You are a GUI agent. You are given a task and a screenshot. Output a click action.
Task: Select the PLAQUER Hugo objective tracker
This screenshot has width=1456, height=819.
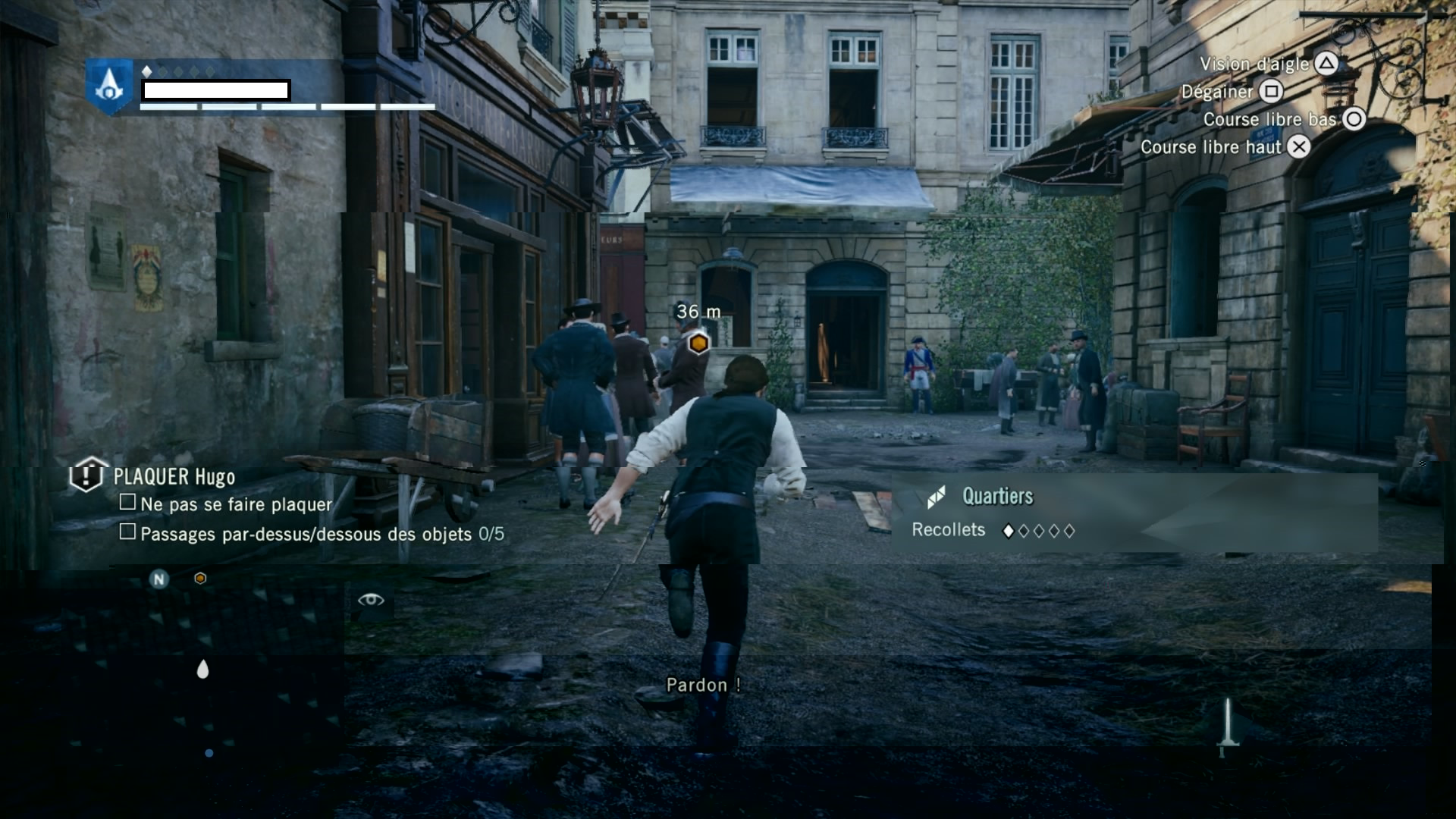174,477
